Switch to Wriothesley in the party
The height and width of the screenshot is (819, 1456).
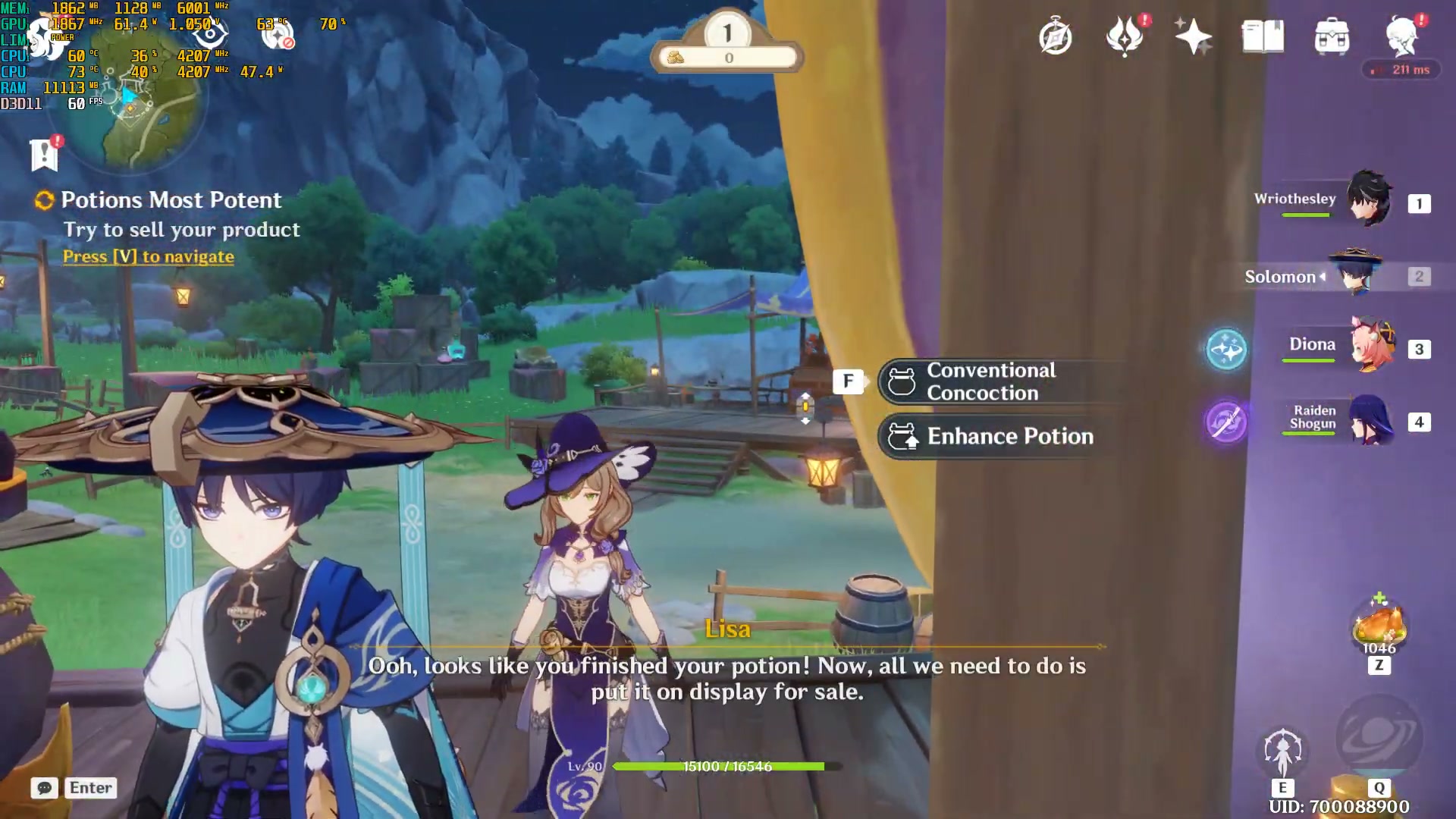pyautogui.click(x=1369, y=200)
